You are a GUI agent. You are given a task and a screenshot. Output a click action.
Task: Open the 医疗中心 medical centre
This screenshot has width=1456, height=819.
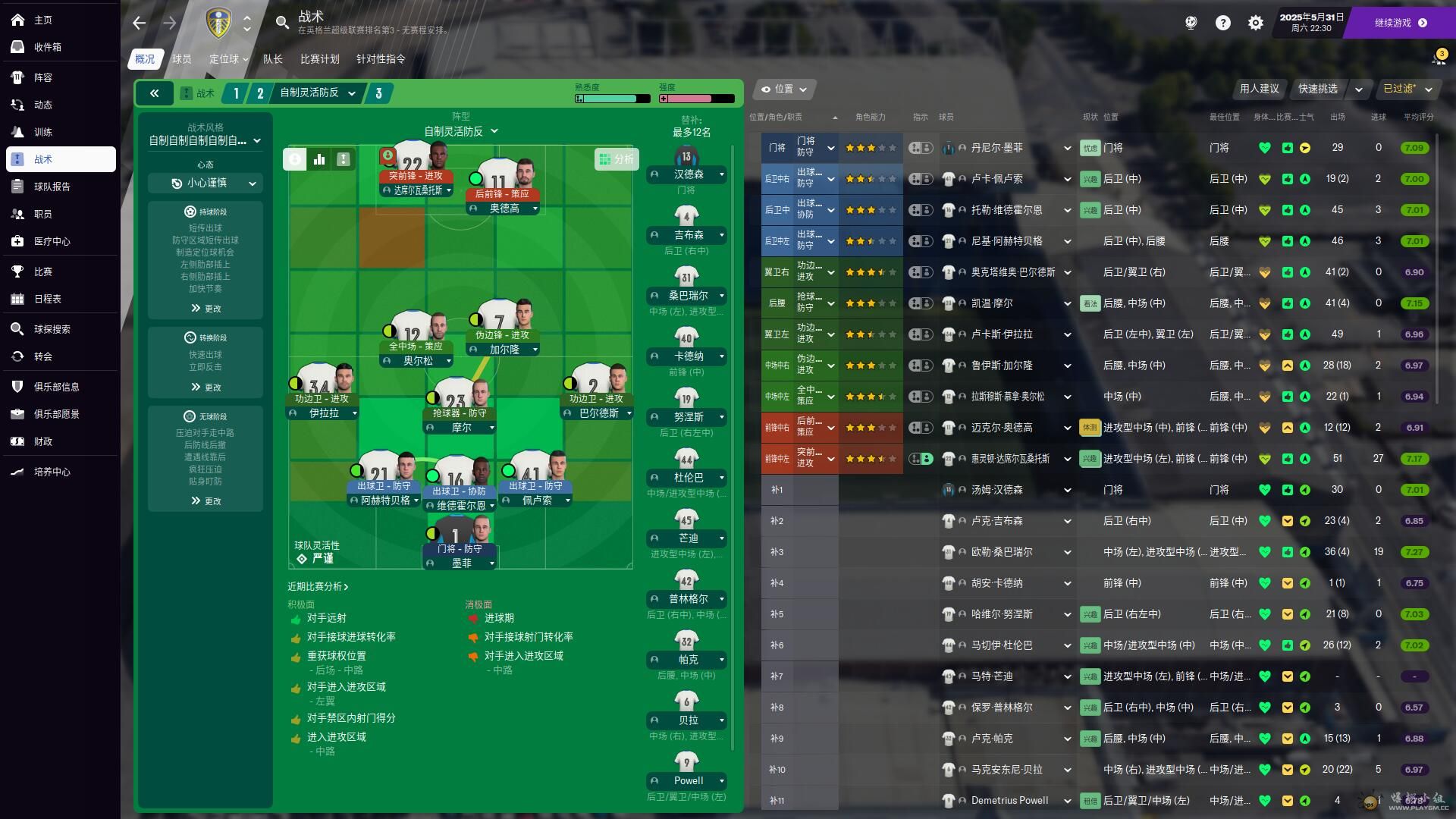pos(52,241)
